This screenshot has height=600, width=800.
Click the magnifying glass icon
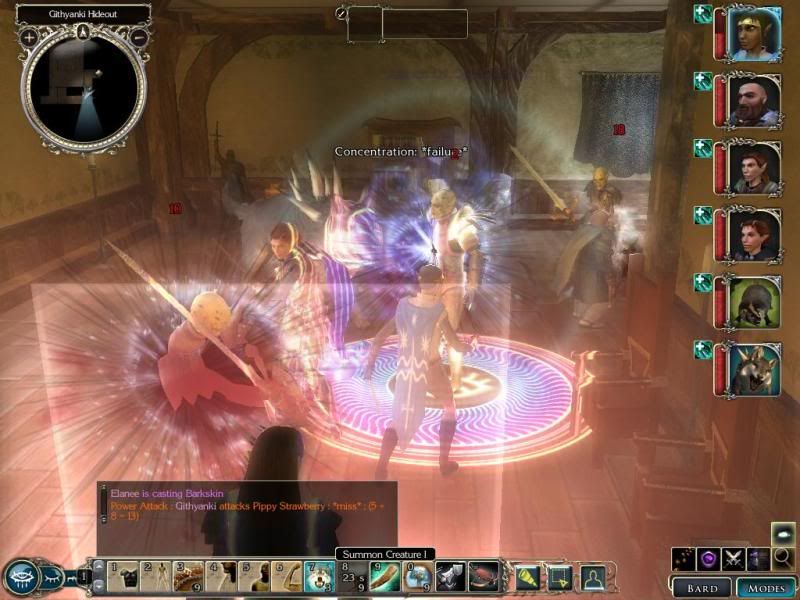[x=783, y=558]
